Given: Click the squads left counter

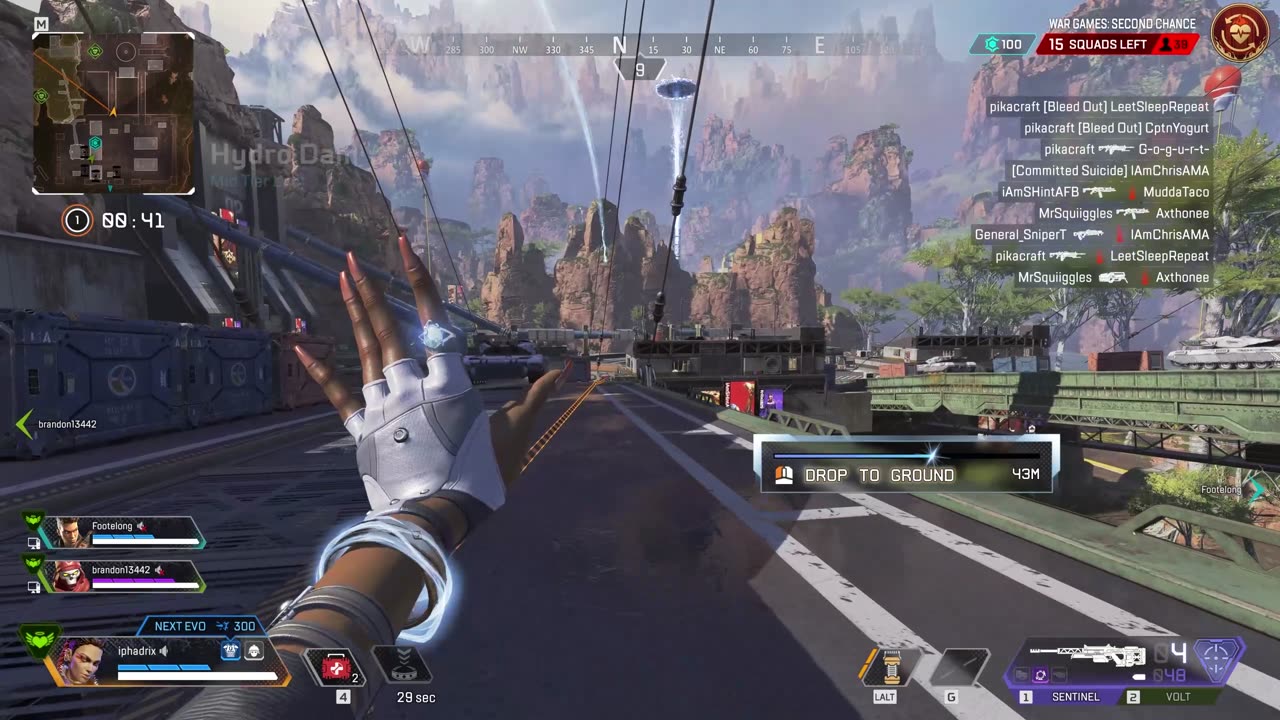Looking at the screenshot, I should (x=1116, y=45).
